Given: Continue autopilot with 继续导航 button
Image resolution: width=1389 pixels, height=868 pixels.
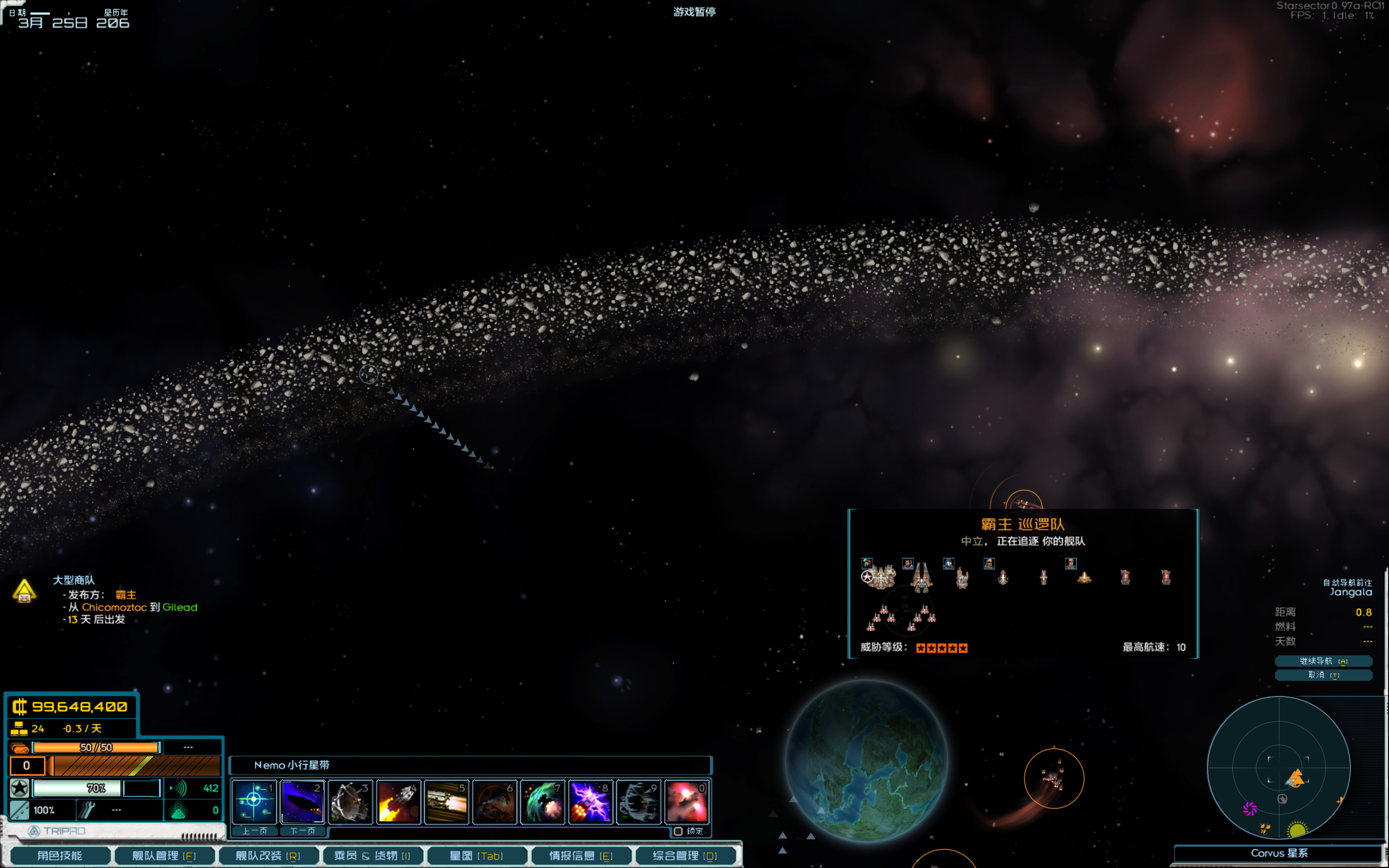Looking at the screenshot, I should [1323, 661].
